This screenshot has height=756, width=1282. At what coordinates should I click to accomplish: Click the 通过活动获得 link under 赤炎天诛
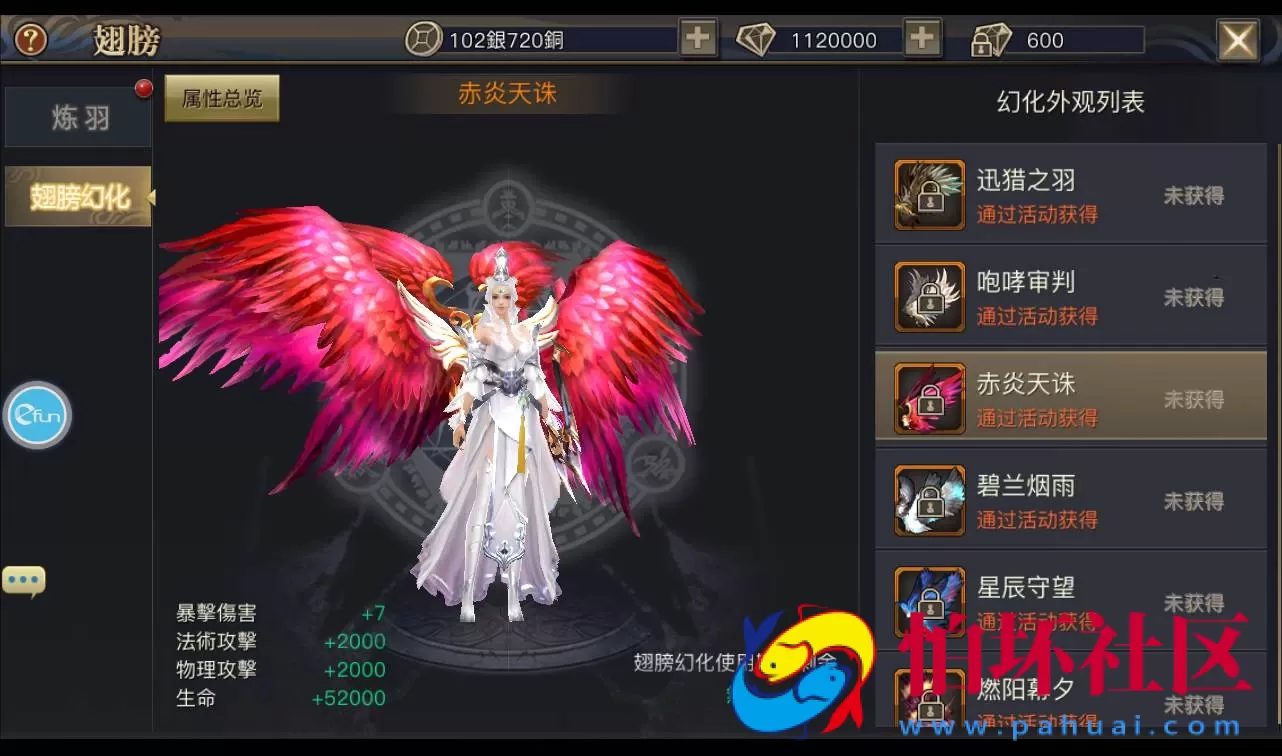1037,419
